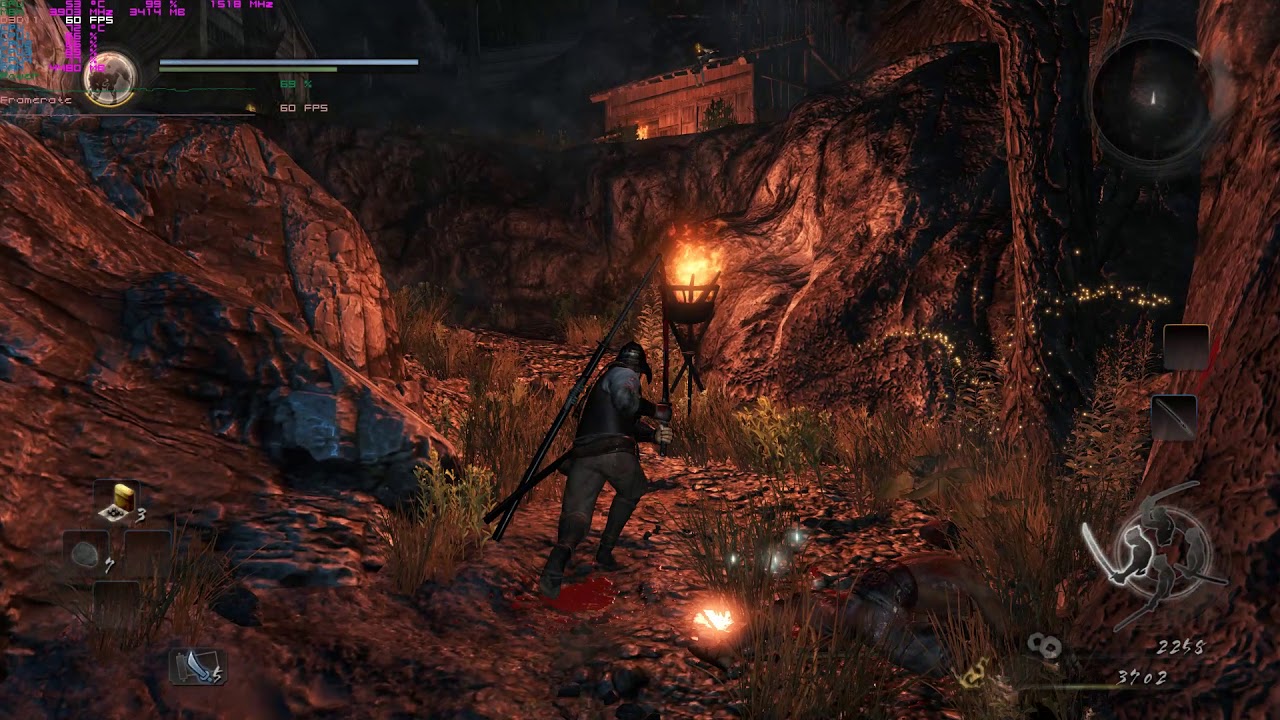The image size is (1280, 720).
Task: Click the samurai stance indicator emblem
Action: 1158,549
